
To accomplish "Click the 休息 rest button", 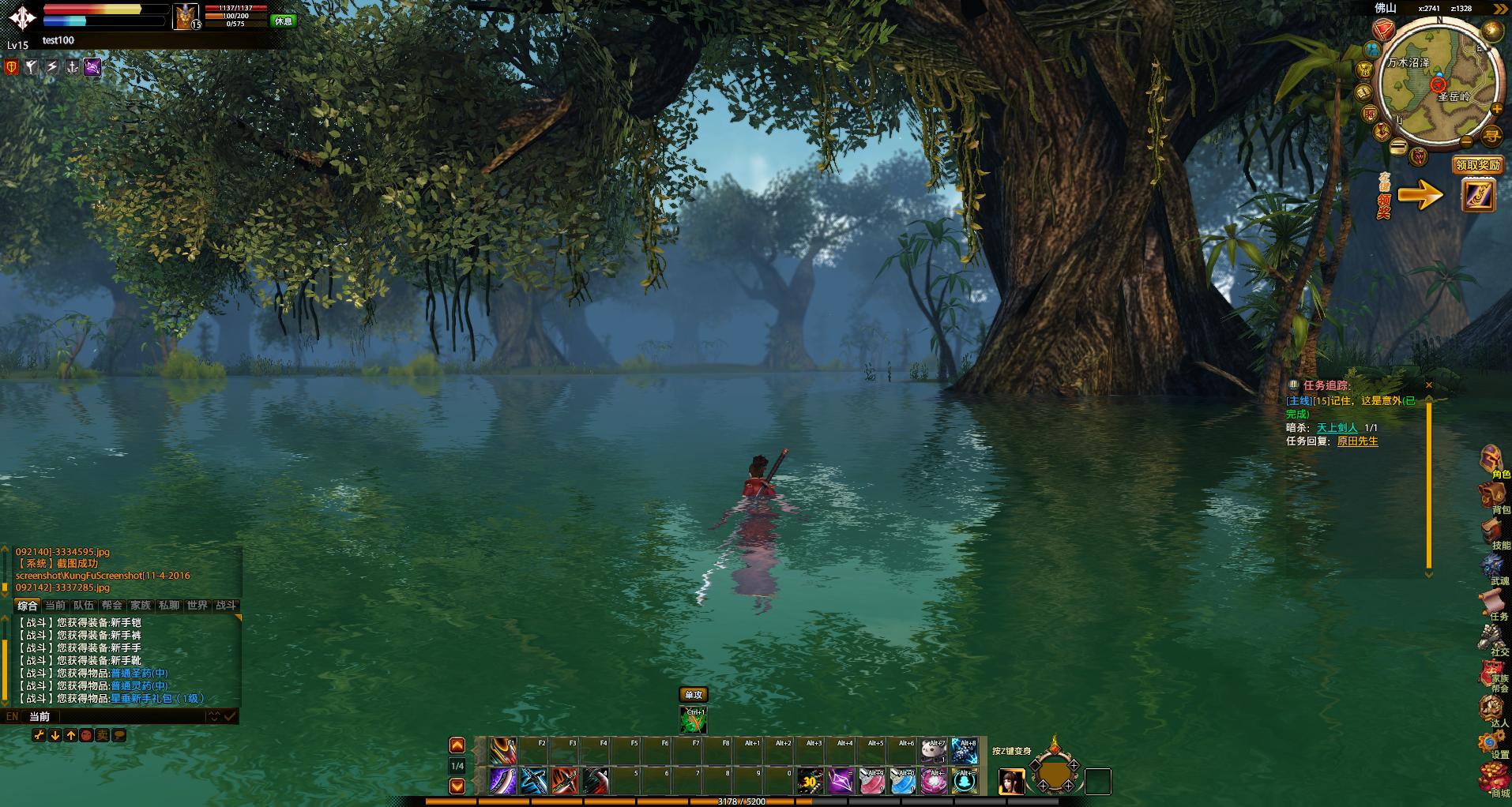I will 283,21.
